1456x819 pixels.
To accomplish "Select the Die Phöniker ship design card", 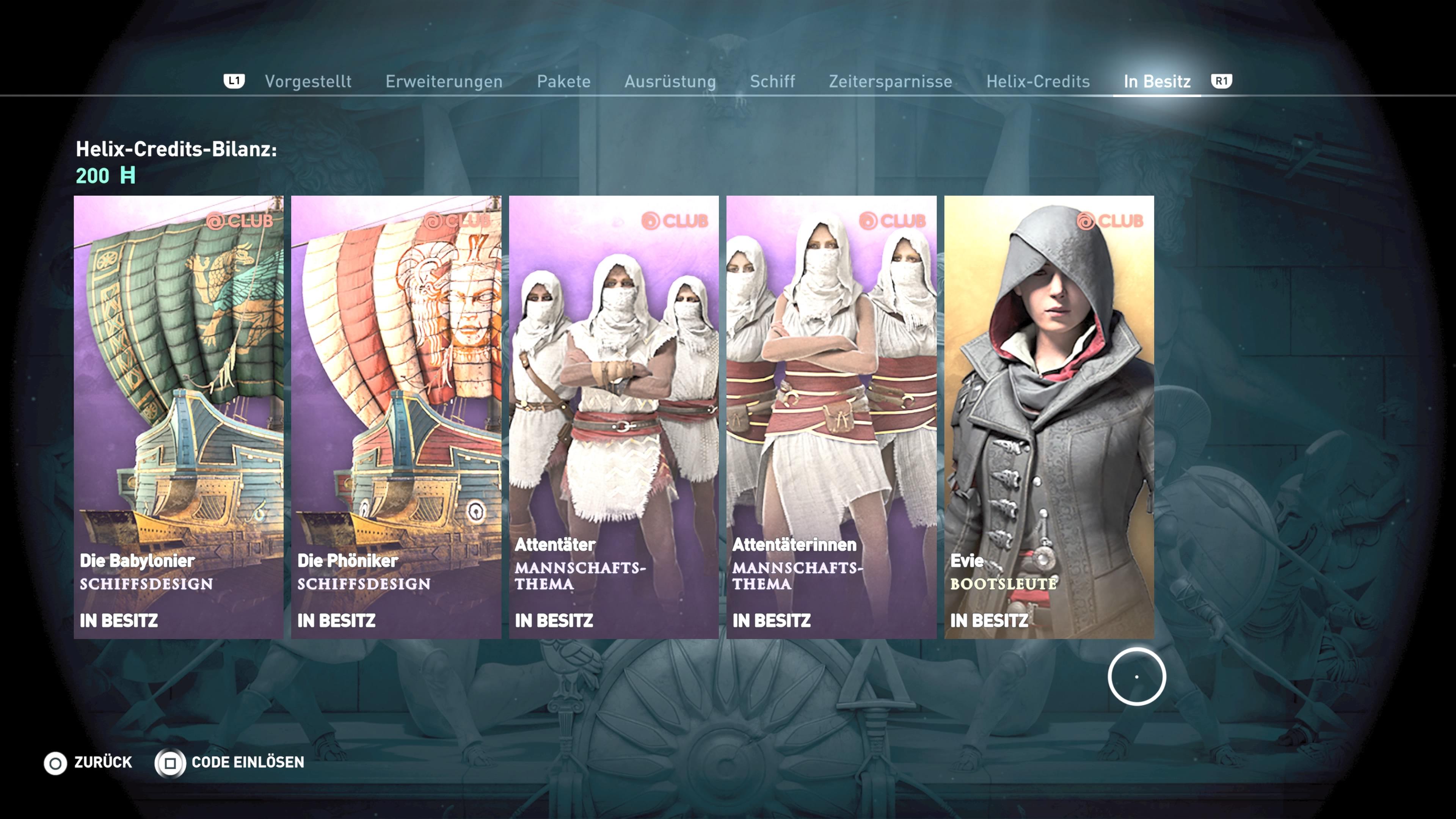I will [x=396, y=417].
